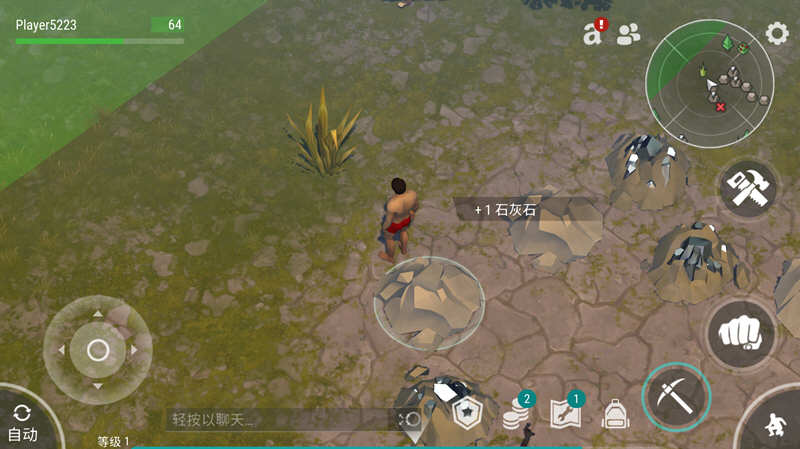This screenshot has width=800, height=449.
Task: Open the settings gear
Action: 777,34
